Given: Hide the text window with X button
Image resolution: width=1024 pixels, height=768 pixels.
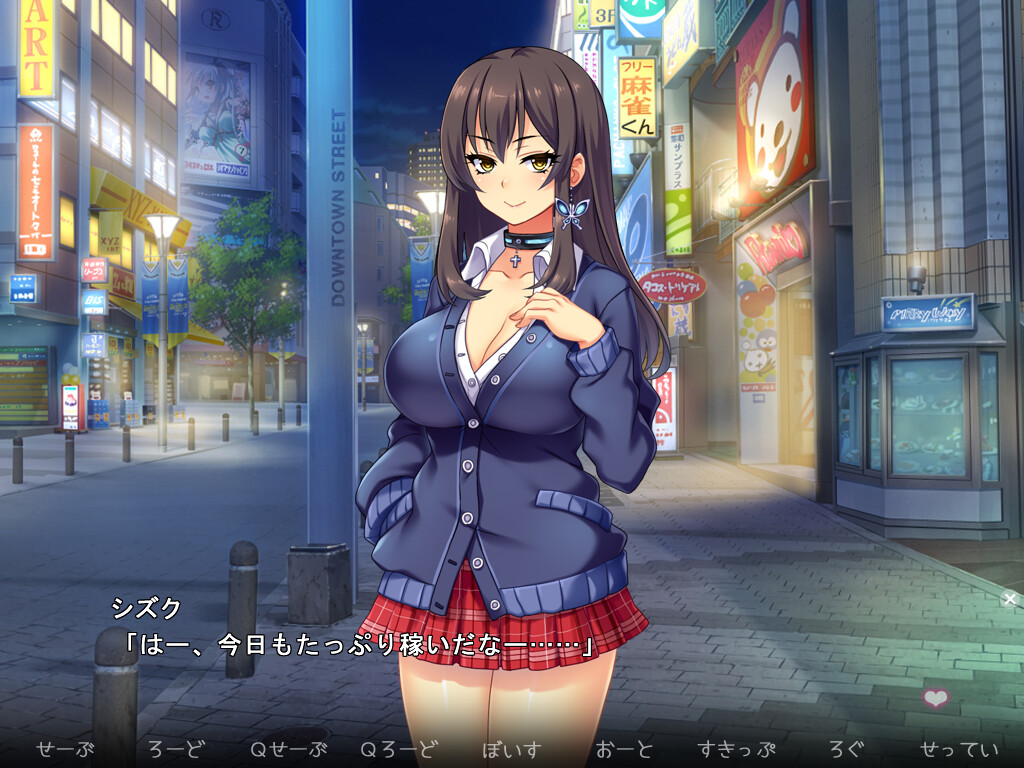Looking at the screenshot, I should (x=1010, y=599).
